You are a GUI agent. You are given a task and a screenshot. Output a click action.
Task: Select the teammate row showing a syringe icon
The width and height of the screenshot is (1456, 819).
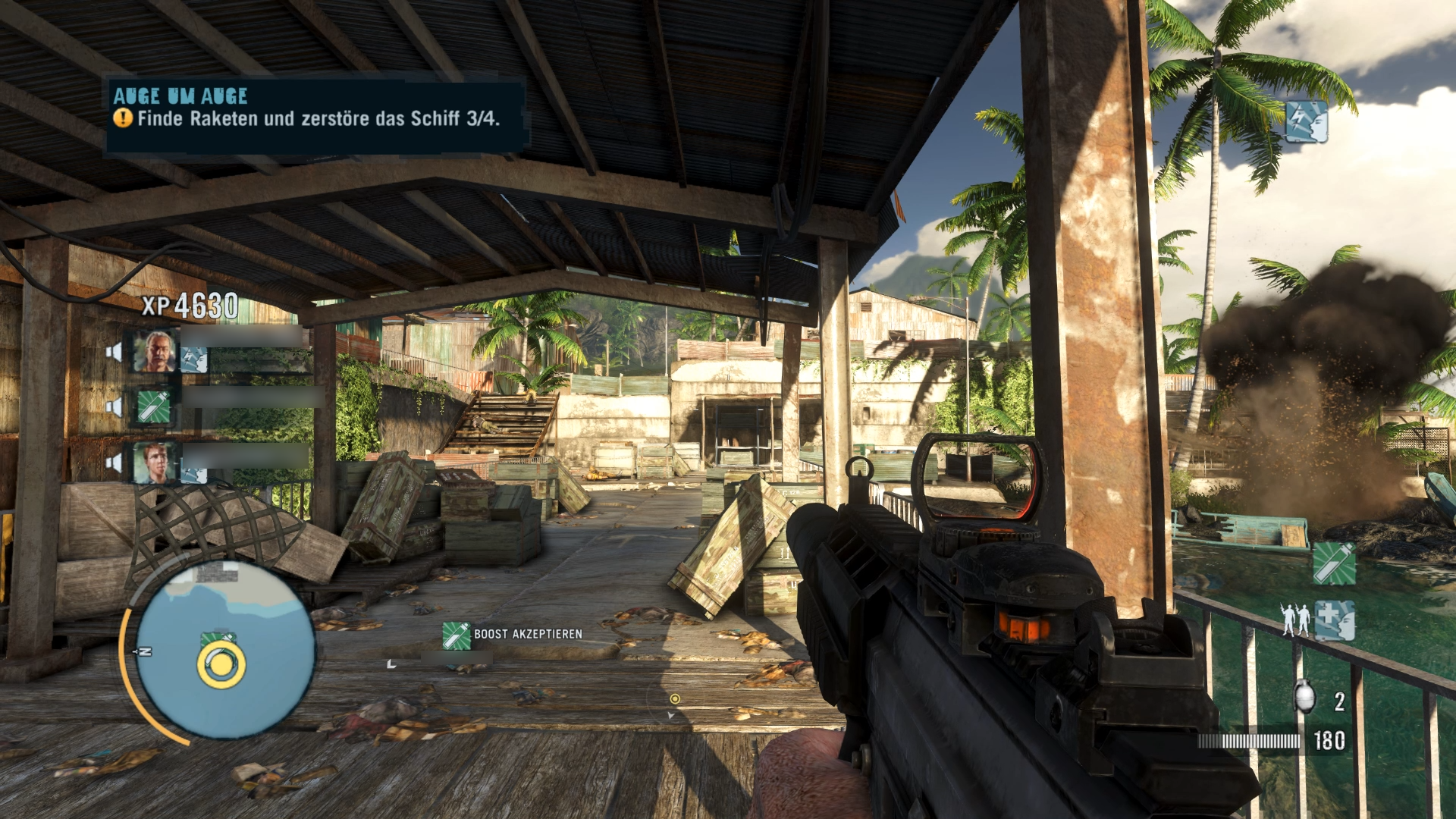[154, 407]
